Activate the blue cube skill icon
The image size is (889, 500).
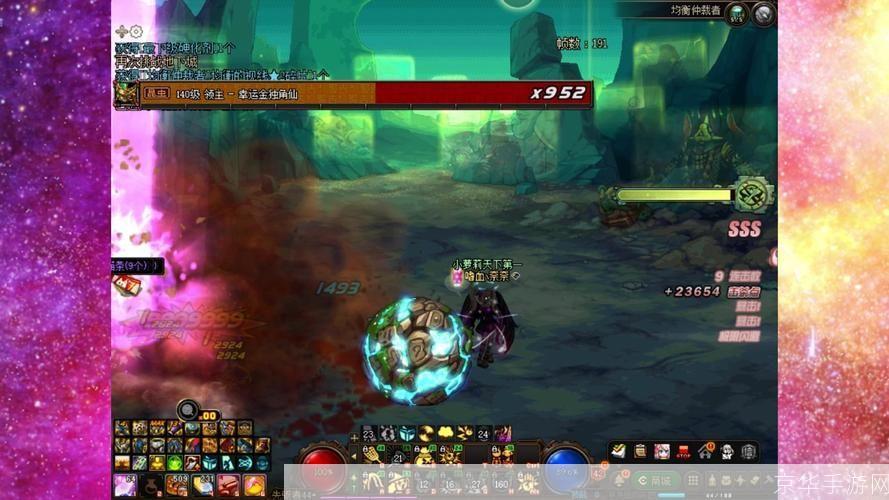tap(407, 433)
